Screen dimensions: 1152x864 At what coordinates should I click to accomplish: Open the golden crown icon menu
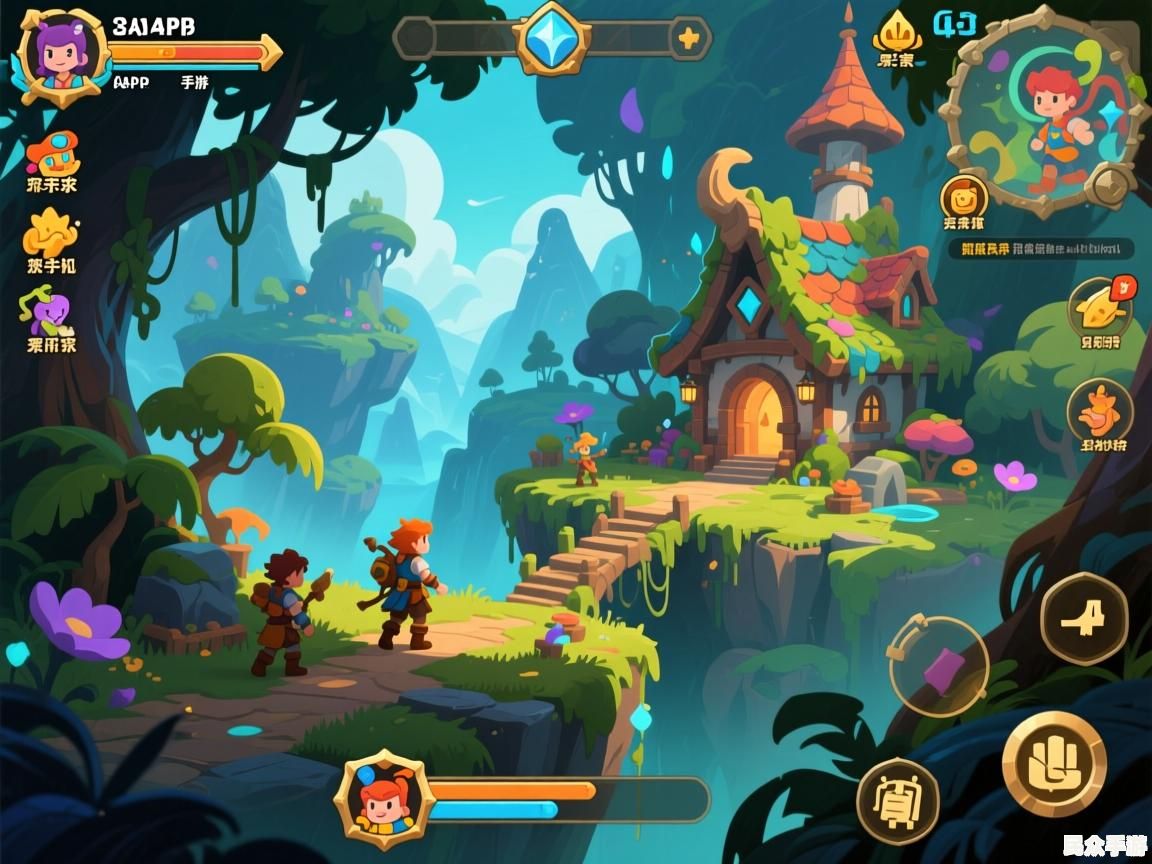[895, 36]
